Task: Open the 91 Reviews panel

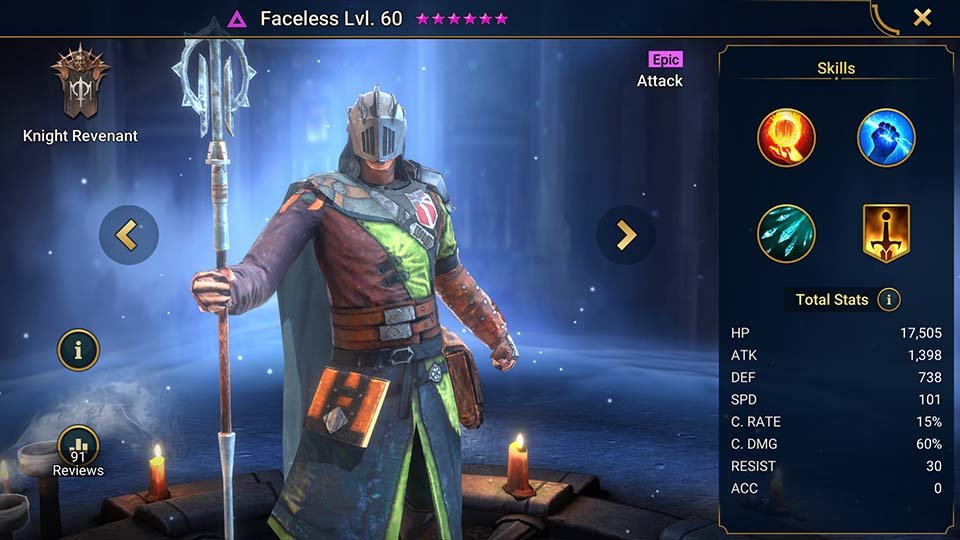Action: pos(78,451)
